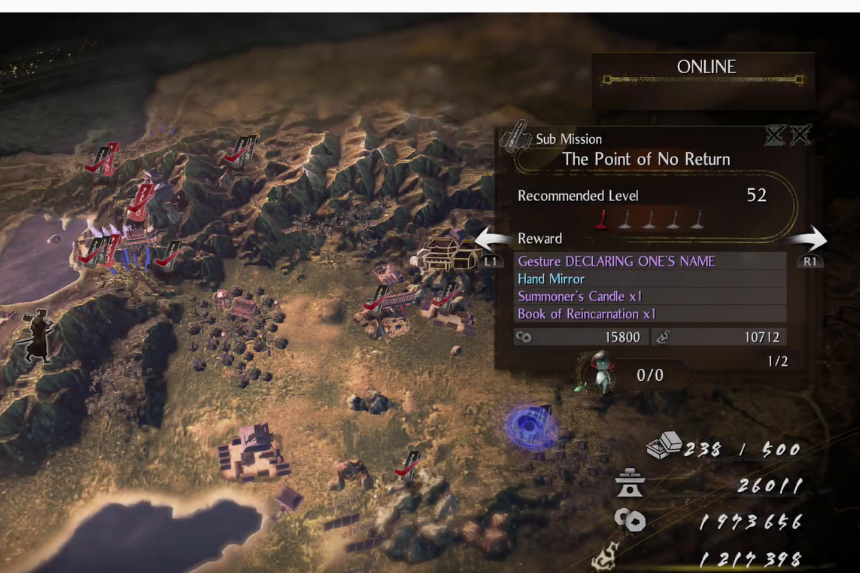Show the next mission with right arrow
This screenshot has width=860, height=573.
click(808, 241)
